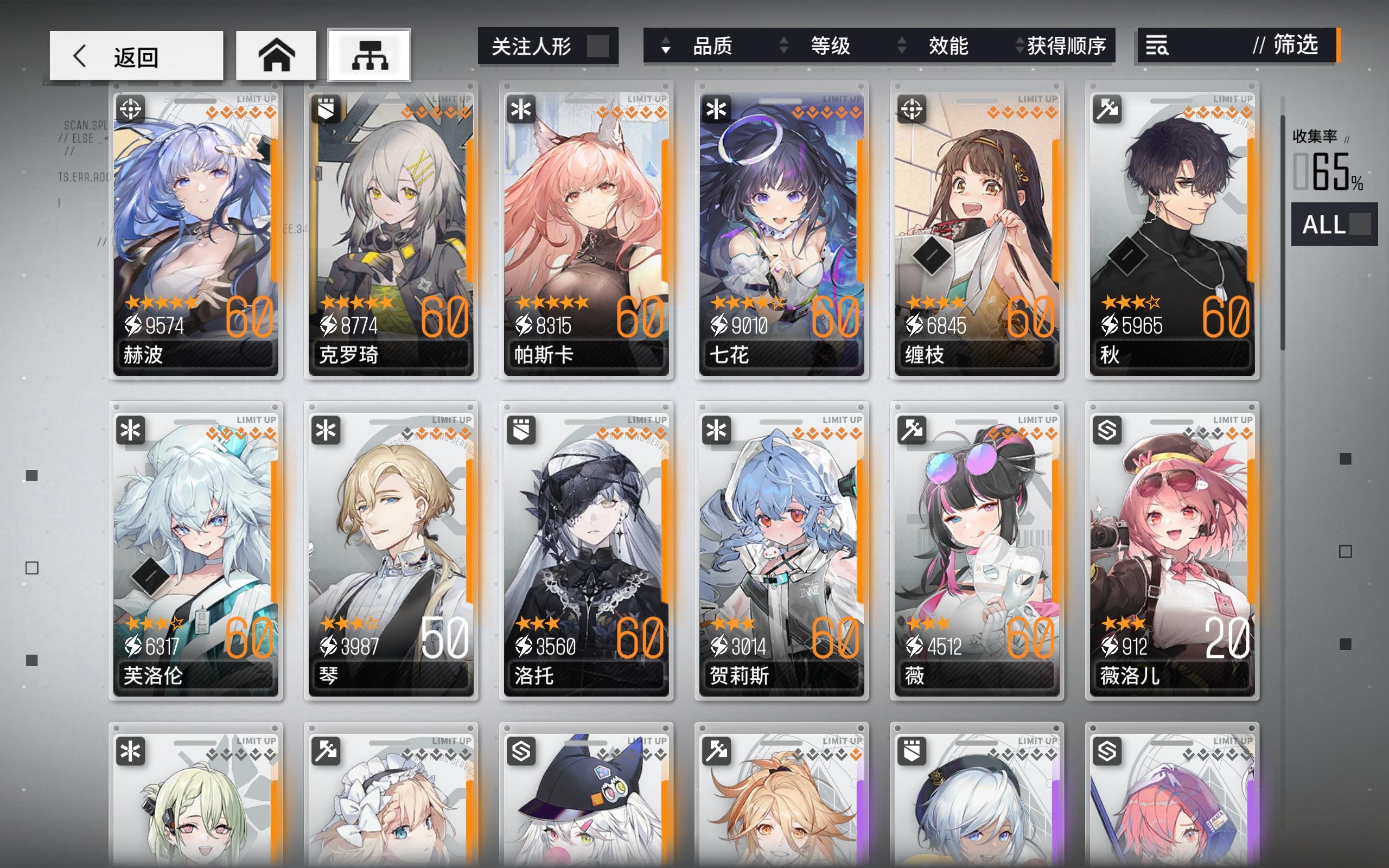Switch sorting to 获得顺序
The image size is (1389, 868).
[x=1070, y=47]
